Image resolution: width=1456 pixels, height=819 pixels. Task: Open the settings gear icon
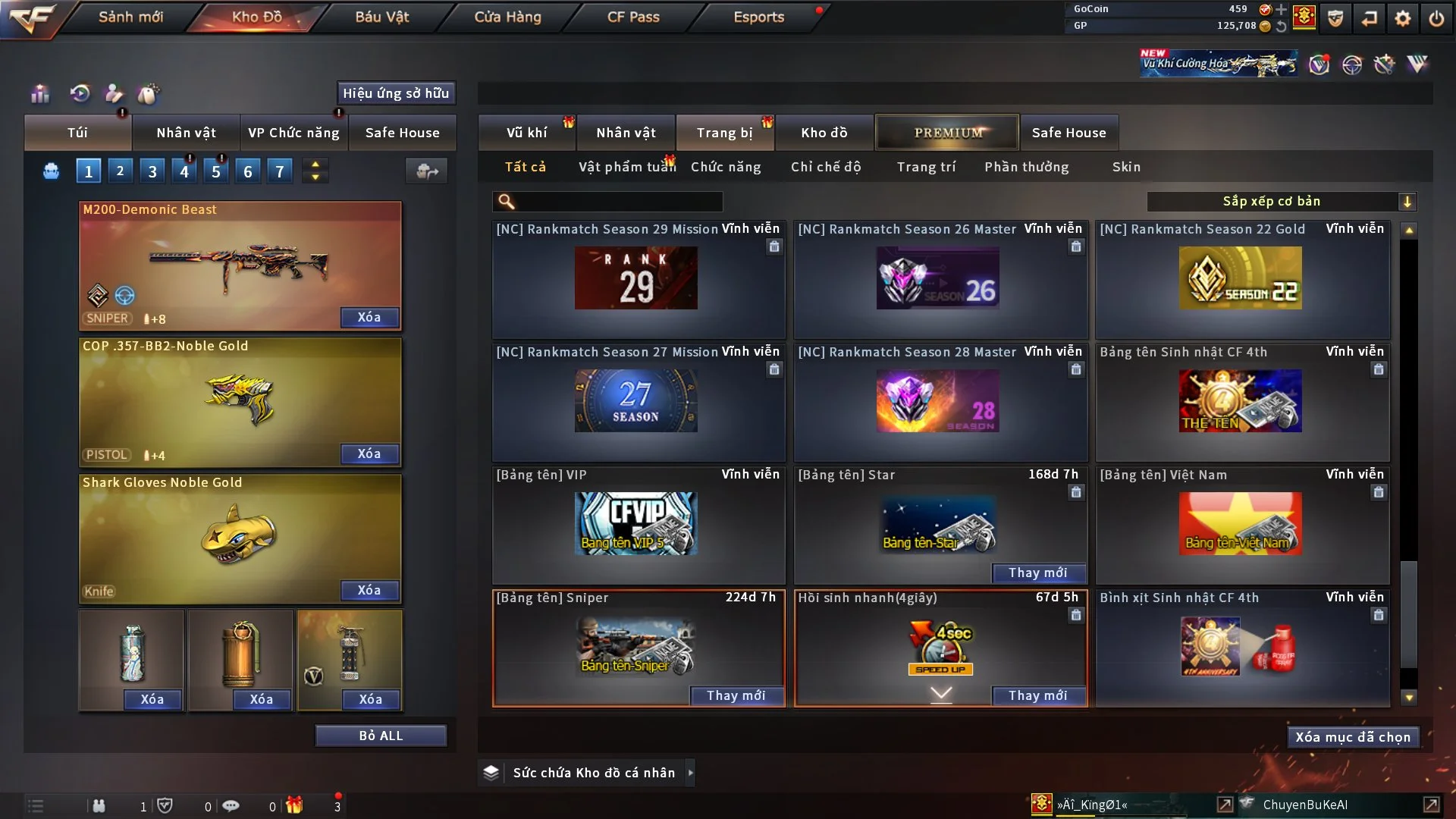(x=1403, y=18)
